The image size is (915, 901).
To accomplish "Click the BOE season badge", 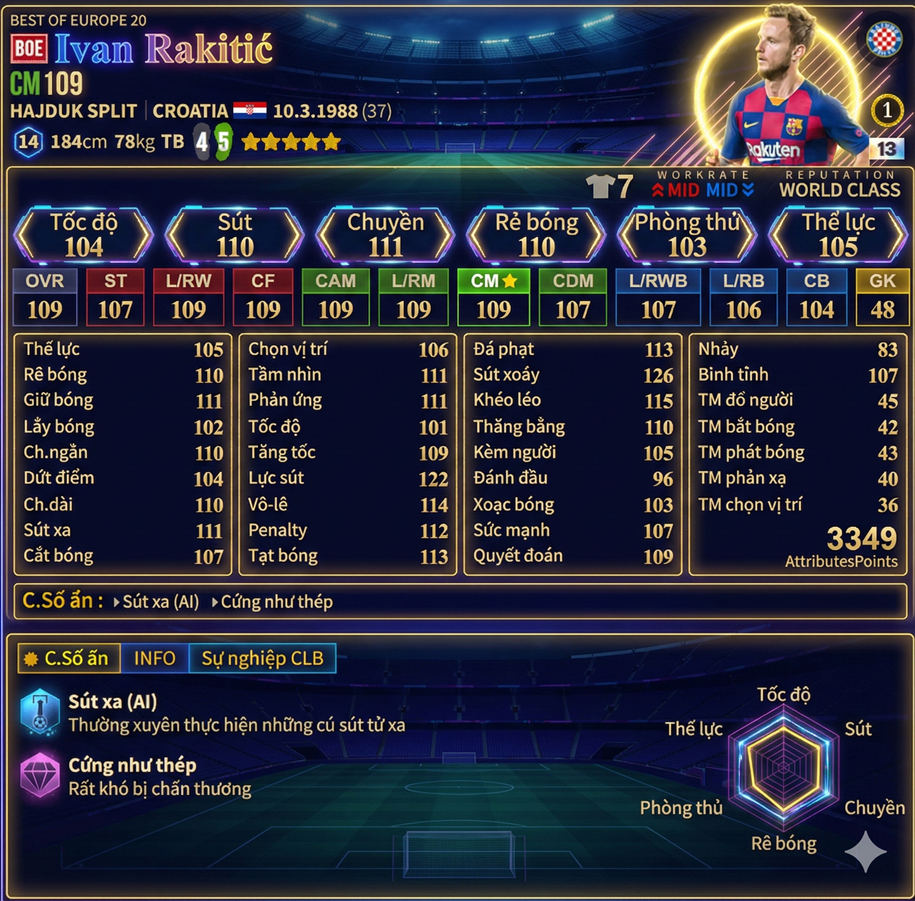I will (x=29, y=49).
